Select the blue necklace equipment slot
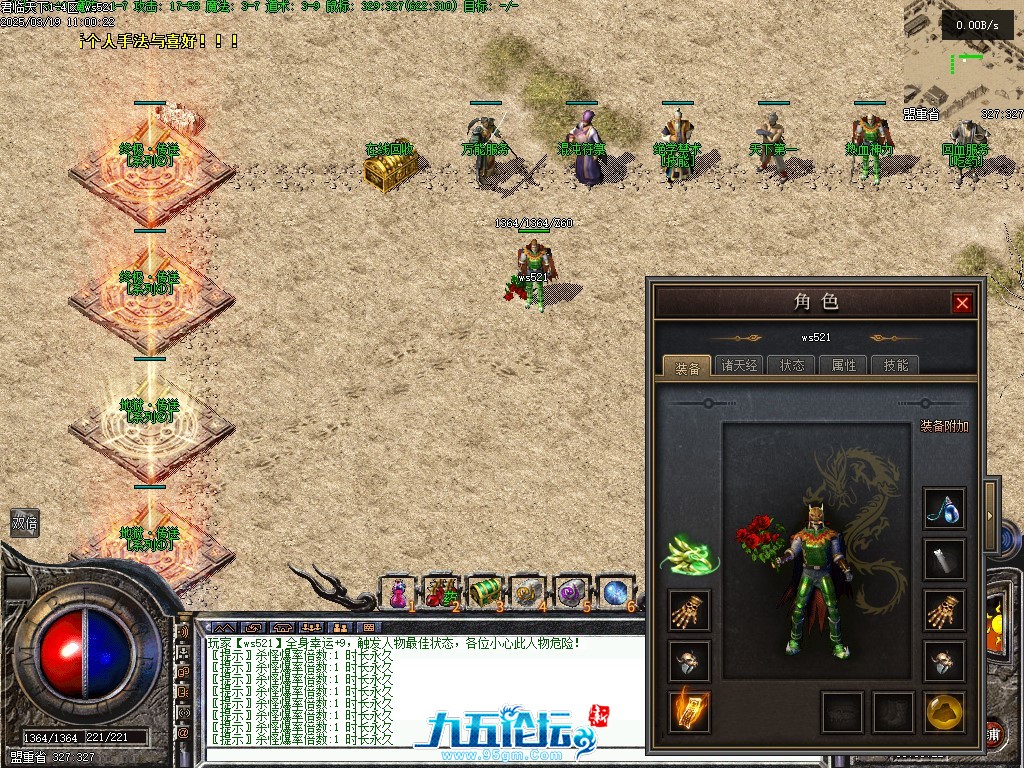Viewport: 1024px width, 768px height. (x=943, y=509)
